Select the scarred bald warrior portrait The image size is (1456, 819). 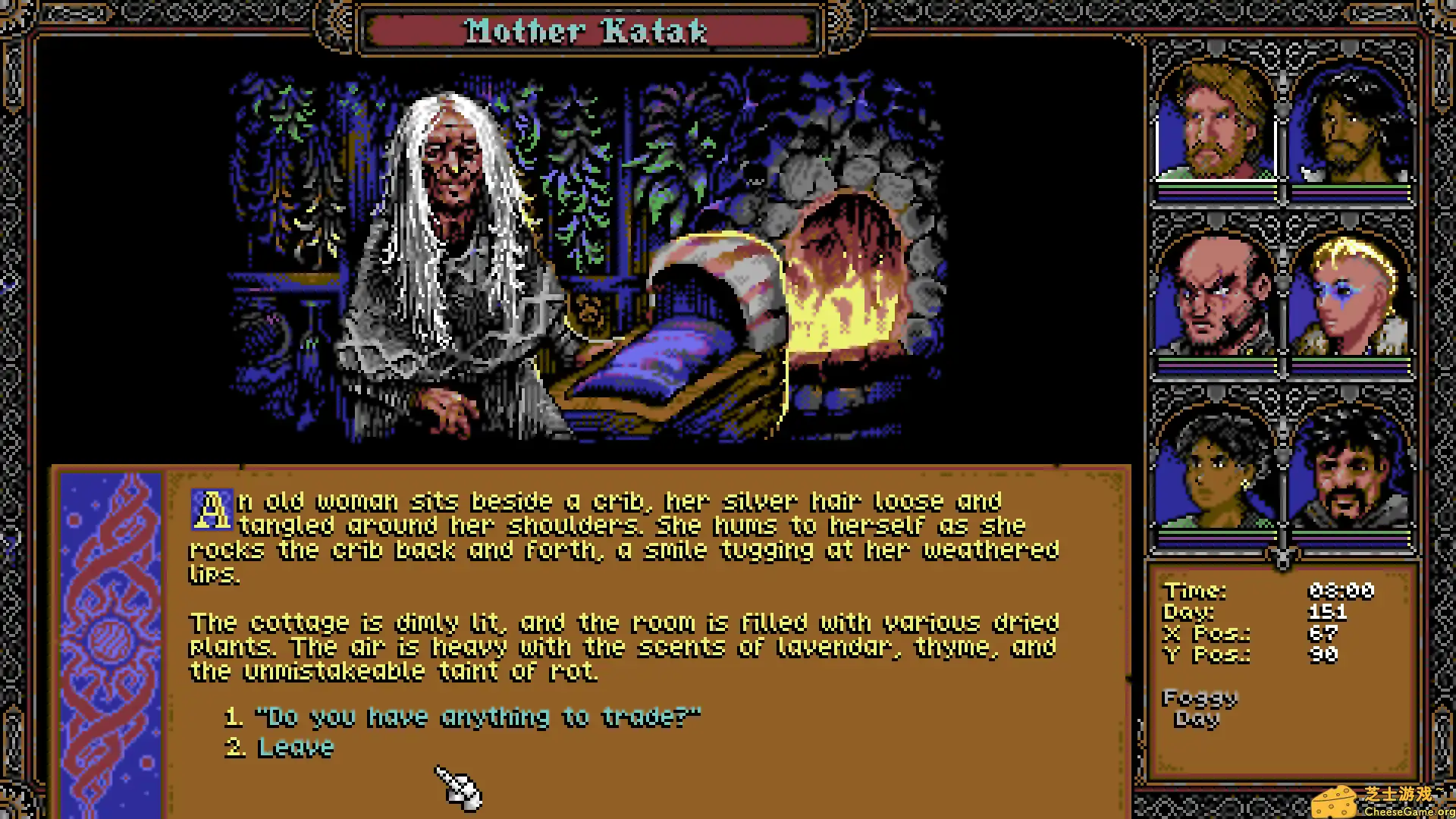click(x=1213, y=296)
